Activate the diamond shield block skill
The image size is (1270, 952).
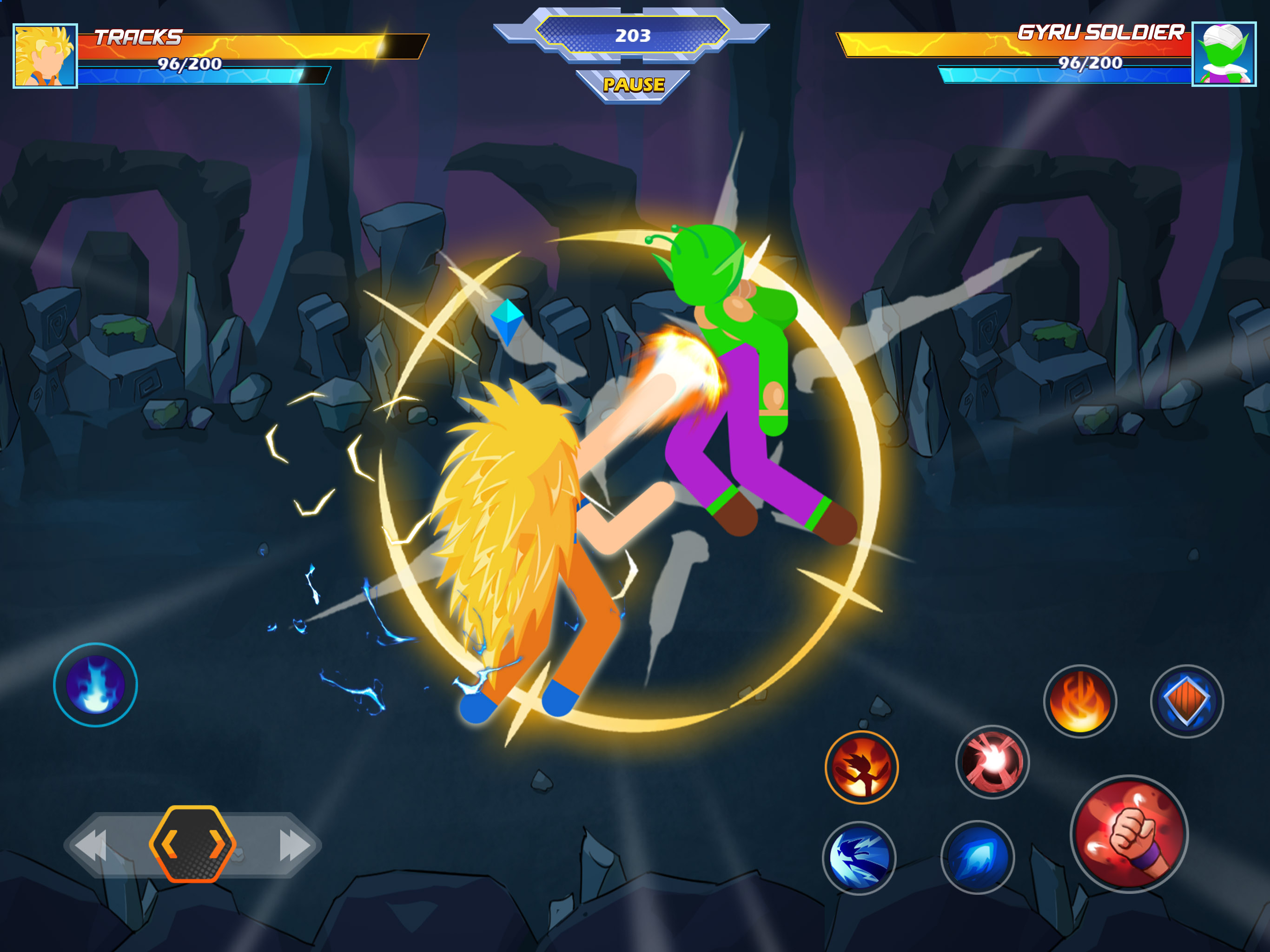[x=1187, y=701]
